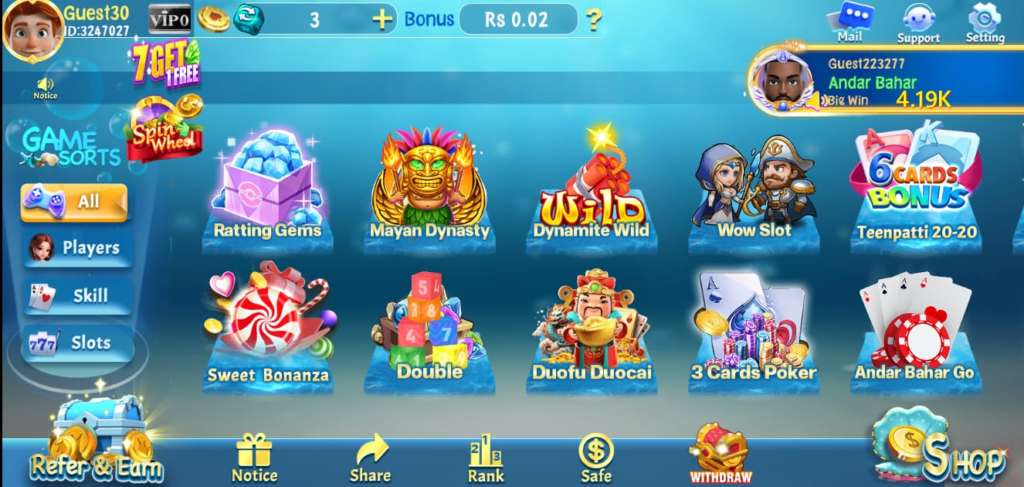Open the Mail inbox
This screenshot has height=487, width=1024.
point(850,22)
